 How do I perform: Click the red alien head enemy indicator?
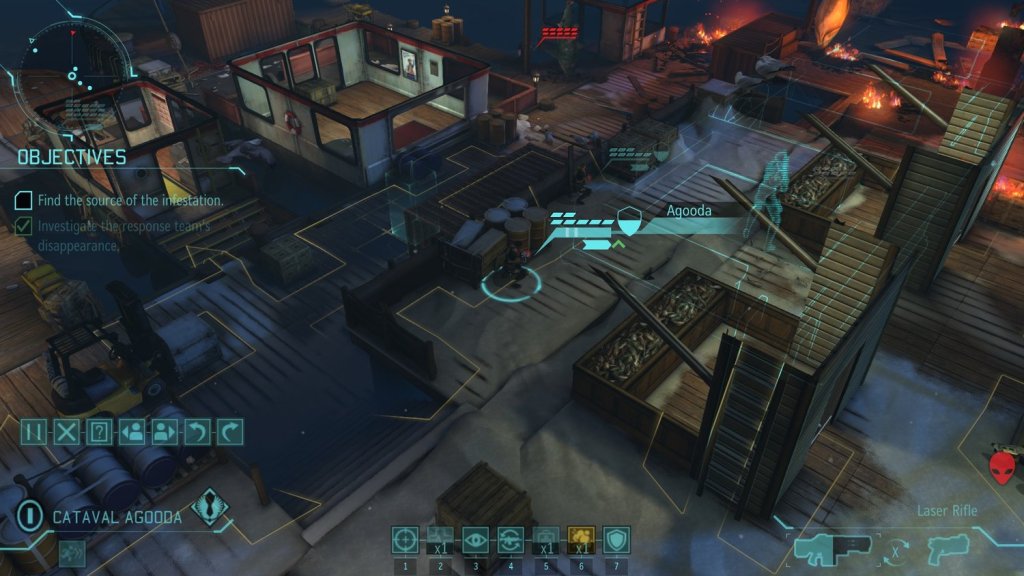[1001, 467]
